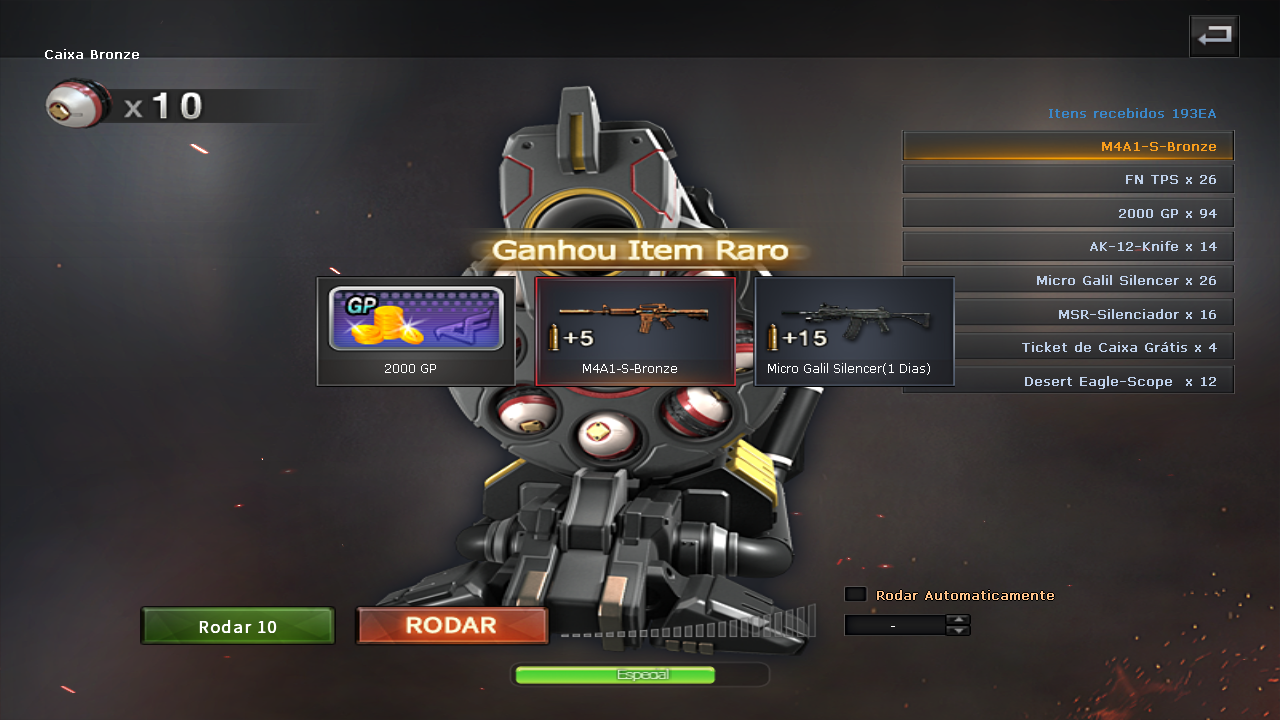Select FN TPS x 26 from the received items
This screenshot has width=1280, height=720.
point(1068,178)
